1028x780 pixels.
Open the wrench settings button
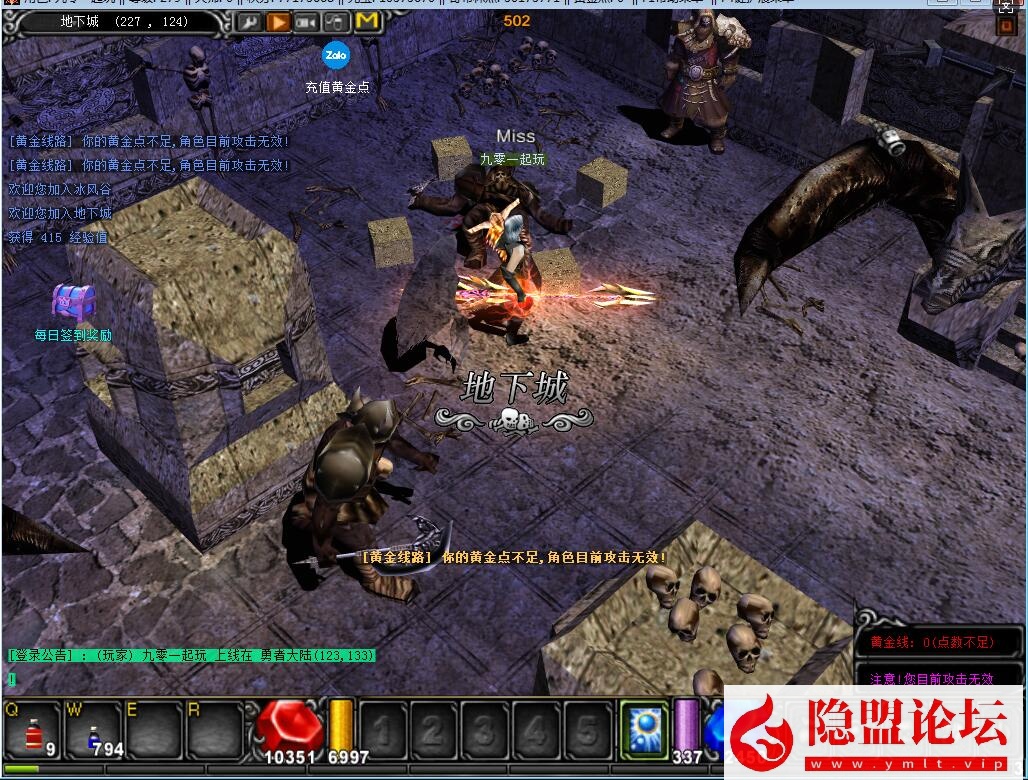pos(250,21)
